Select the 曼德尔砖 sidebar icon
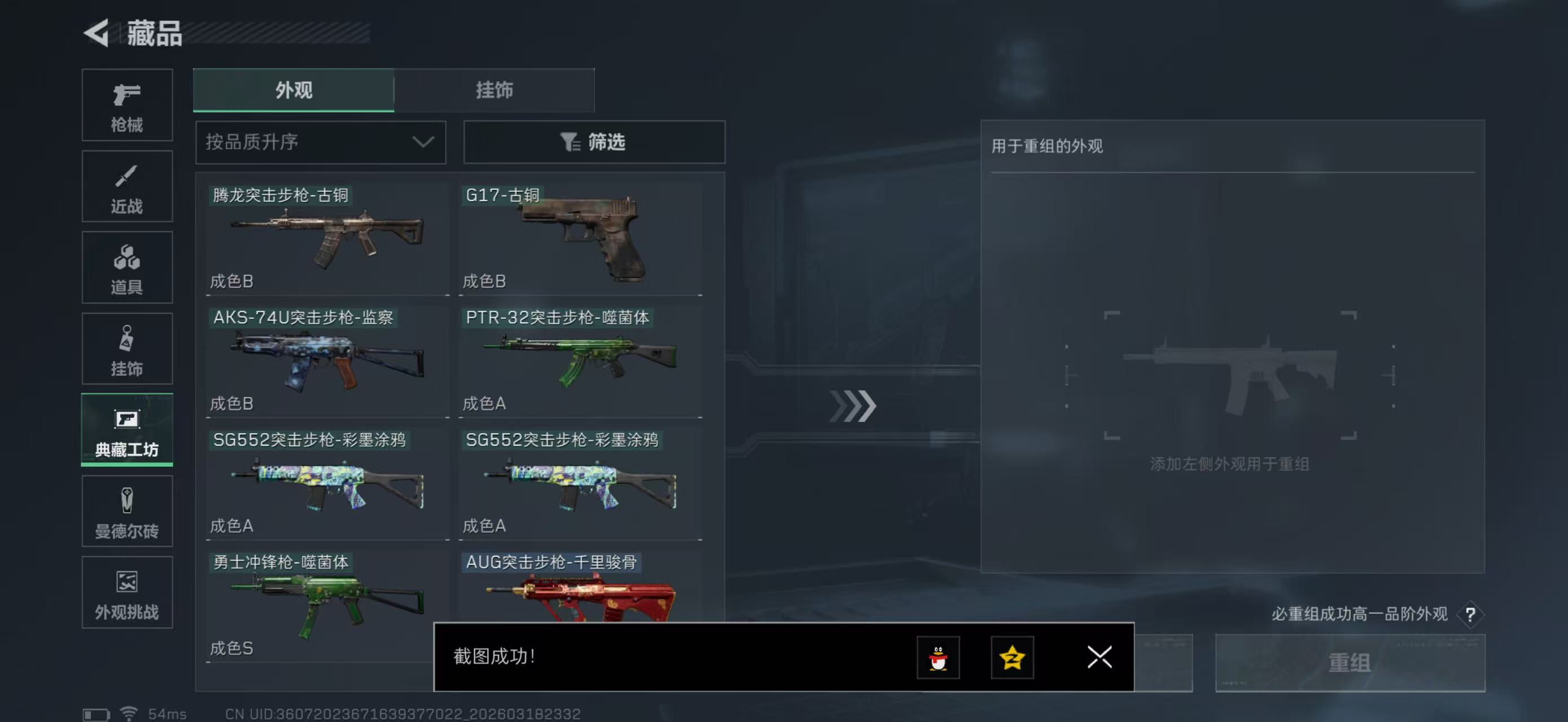This screenshot has width=1568, height=722. pos(127,512)
